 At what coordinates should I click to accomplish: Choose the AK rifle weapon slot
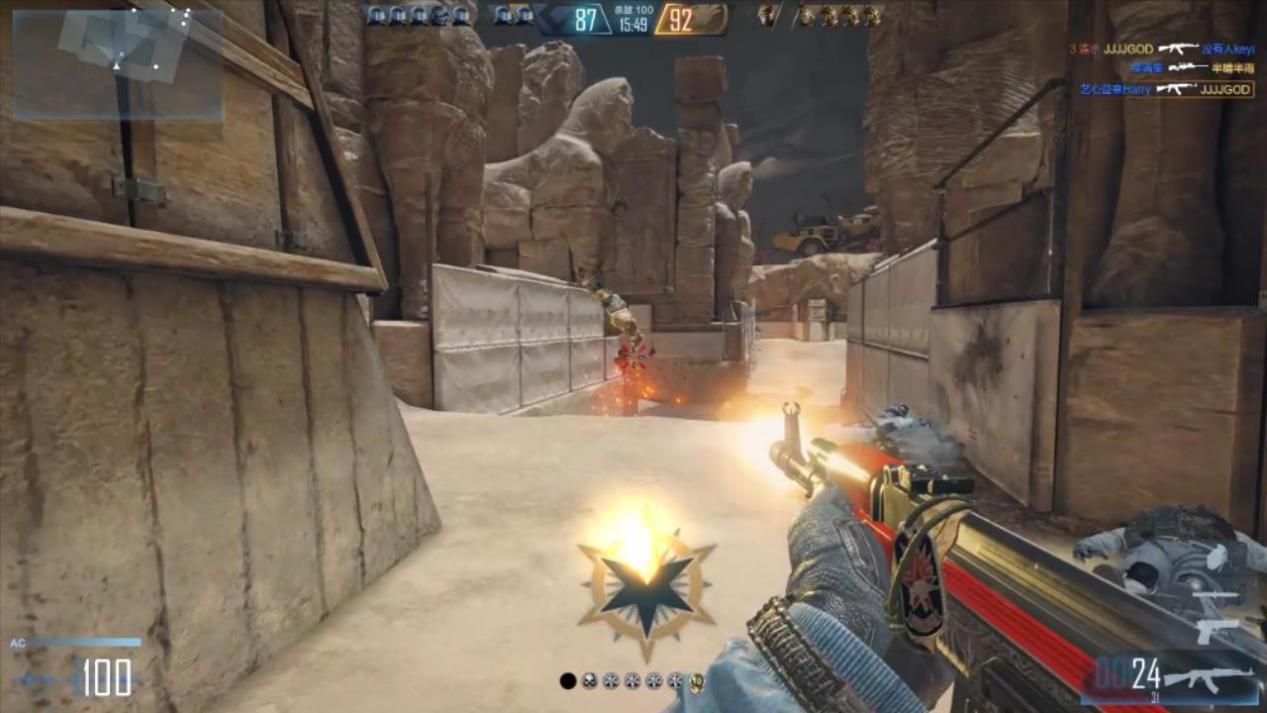point(1214,679)
